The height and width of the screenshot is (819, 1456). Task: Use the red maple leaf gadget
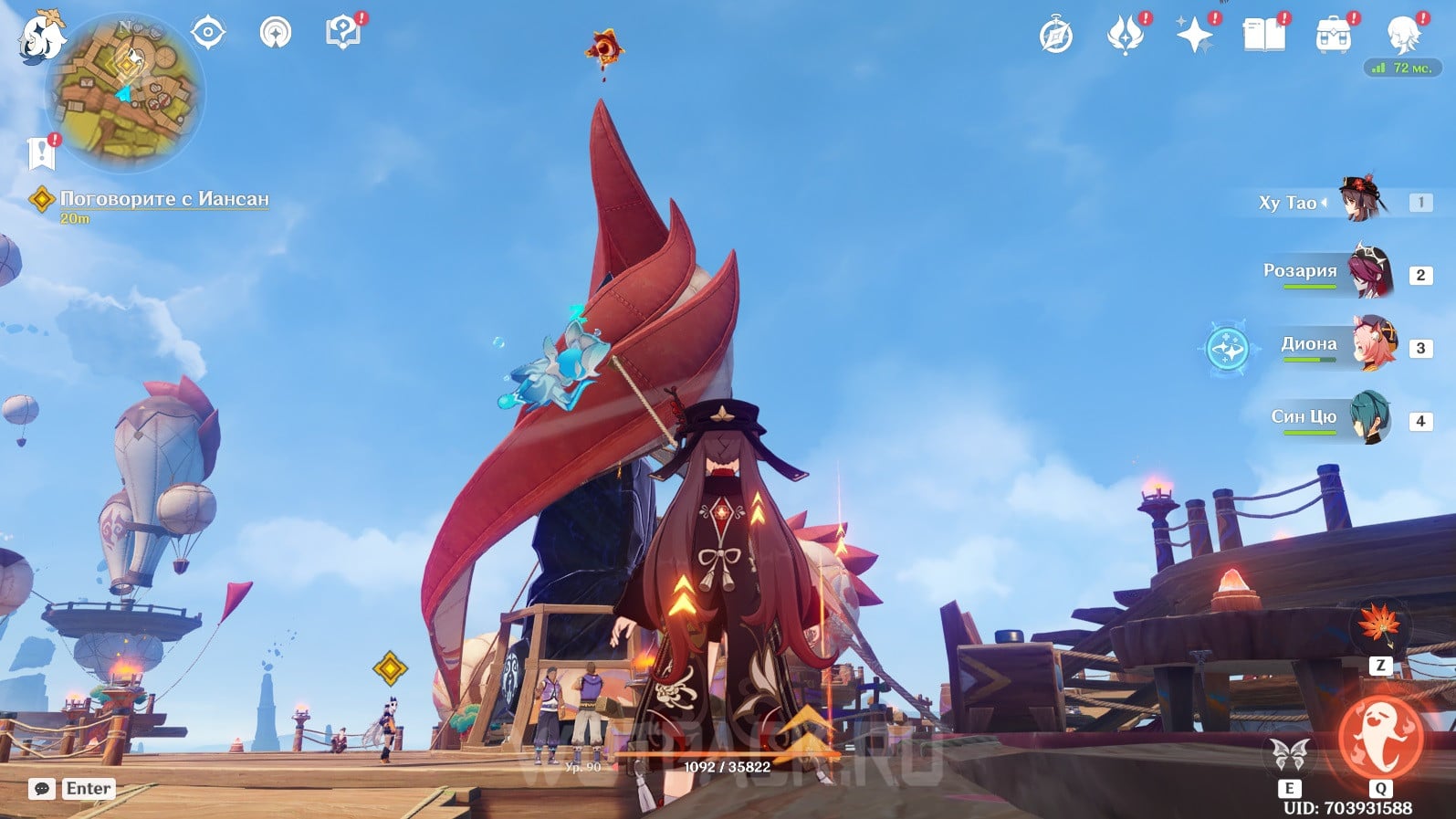(1379, 625)
